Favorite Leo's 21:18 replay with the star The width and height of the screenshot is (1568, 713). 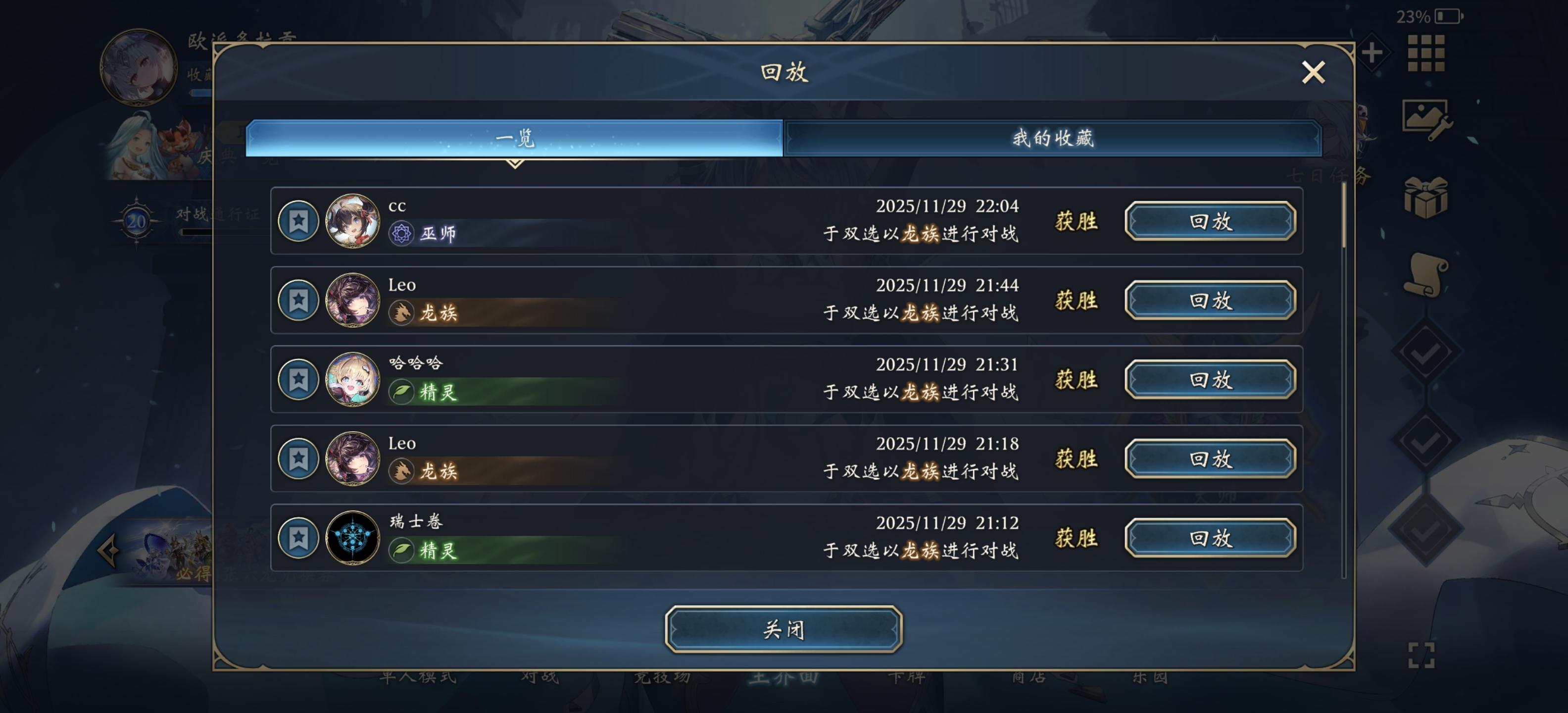(299, 459)
